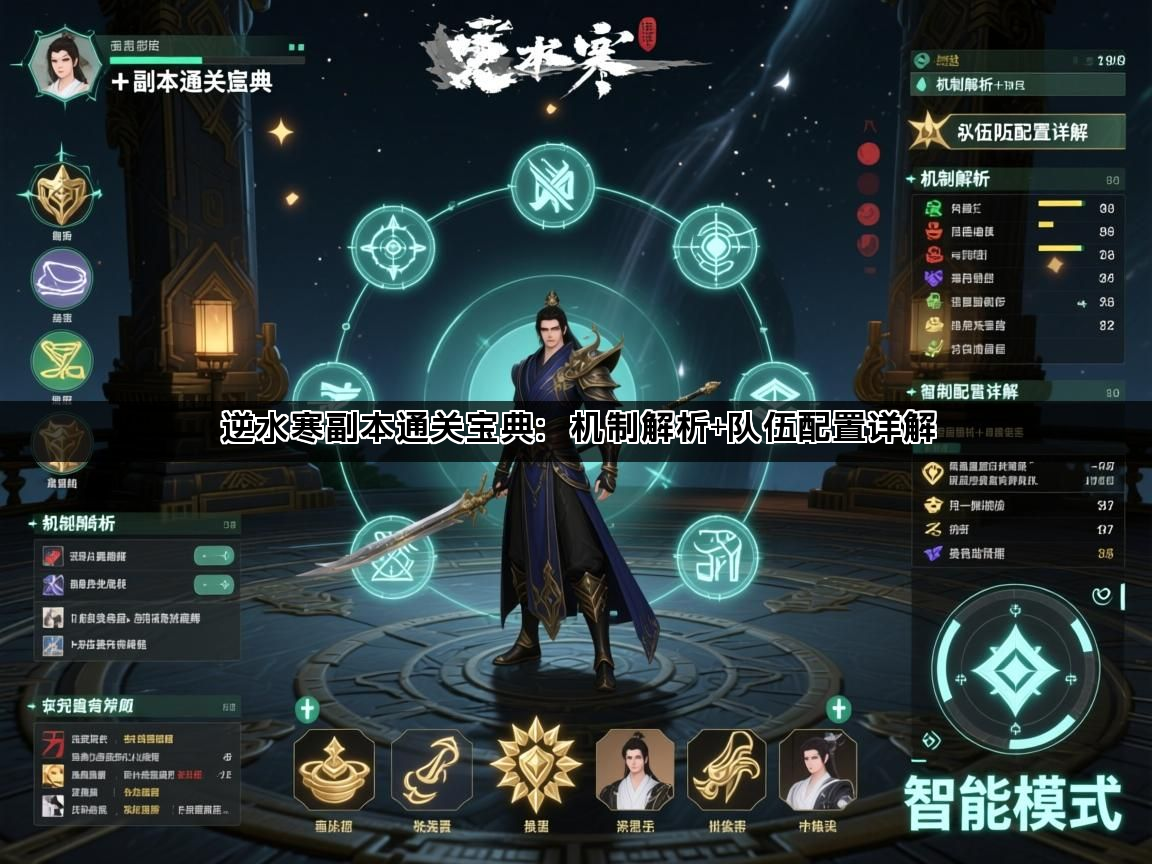
Task: Click the 队伍配置详解 star banner button
Action: pyautogui.click(x=1017, y=131)
